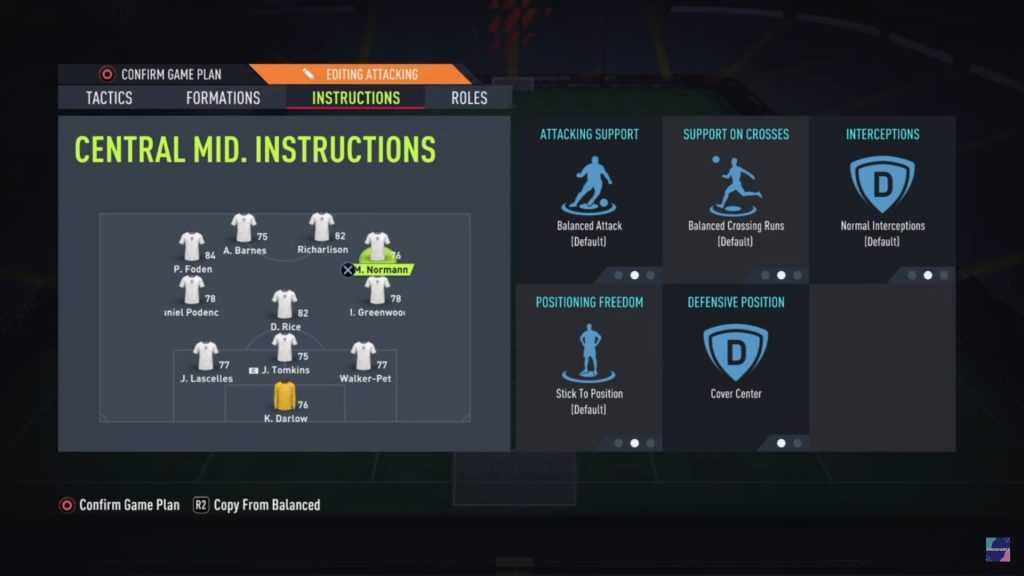Go to the Roles tab
Screen dimensions: 1024x576
469,98
